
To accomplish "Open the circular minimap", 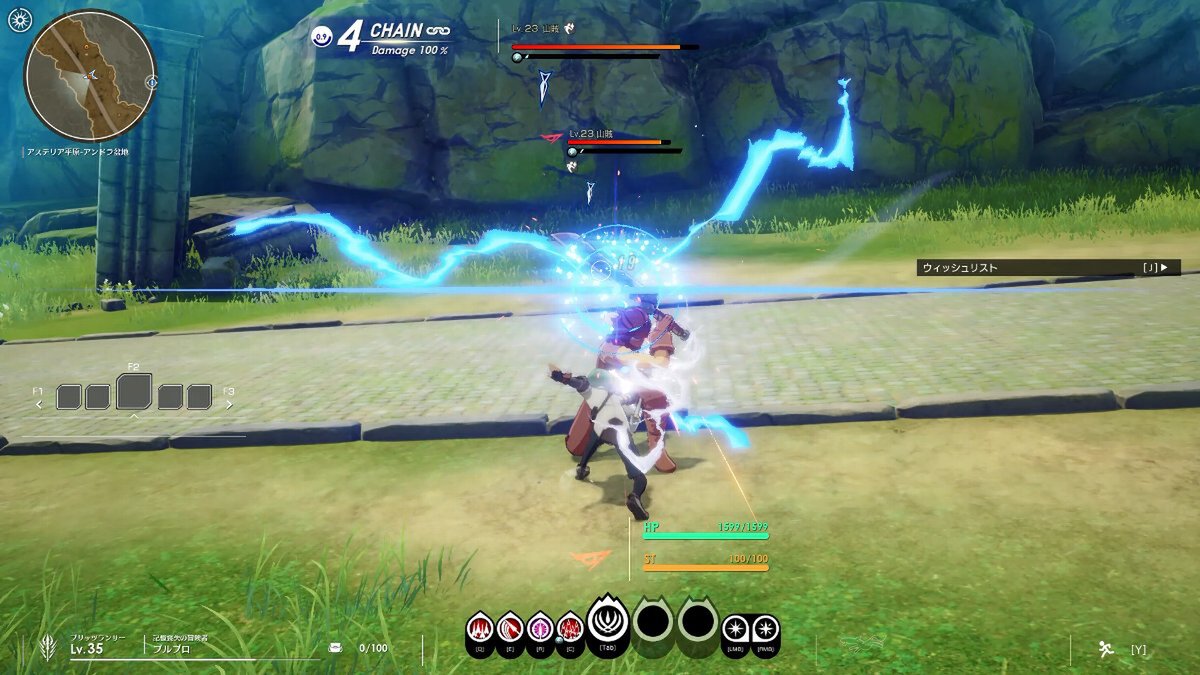I will coord(90,76).
